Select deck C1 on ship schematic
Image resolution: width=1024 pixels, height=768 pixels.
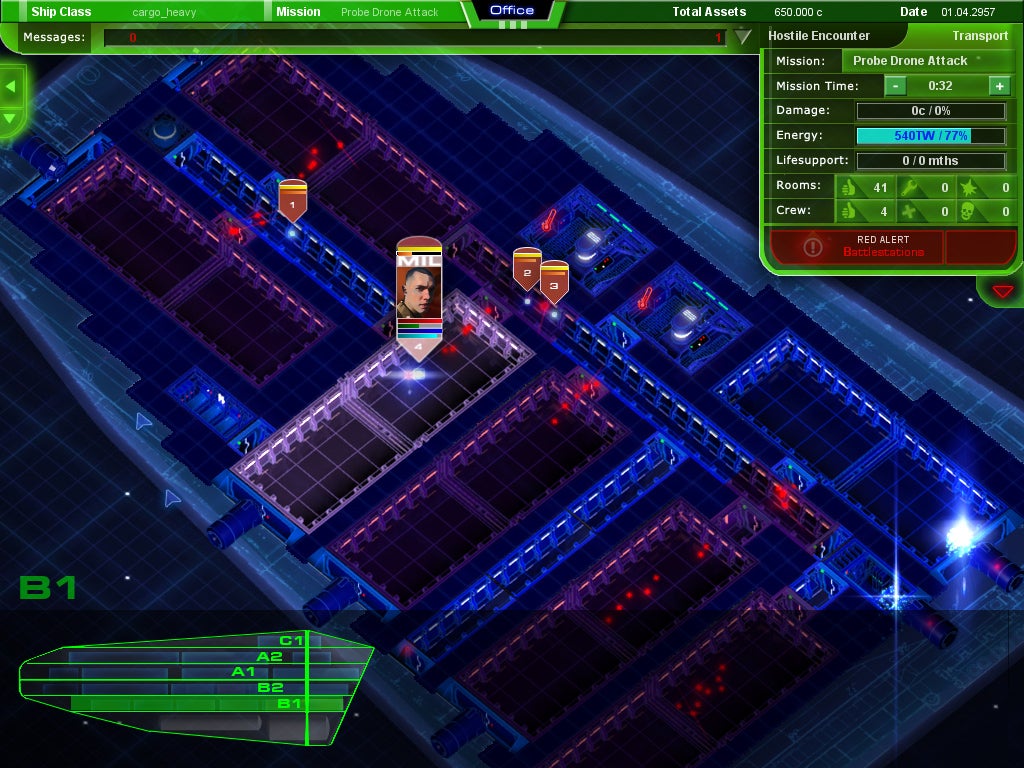pyautogui.click(x=291, y=640)
